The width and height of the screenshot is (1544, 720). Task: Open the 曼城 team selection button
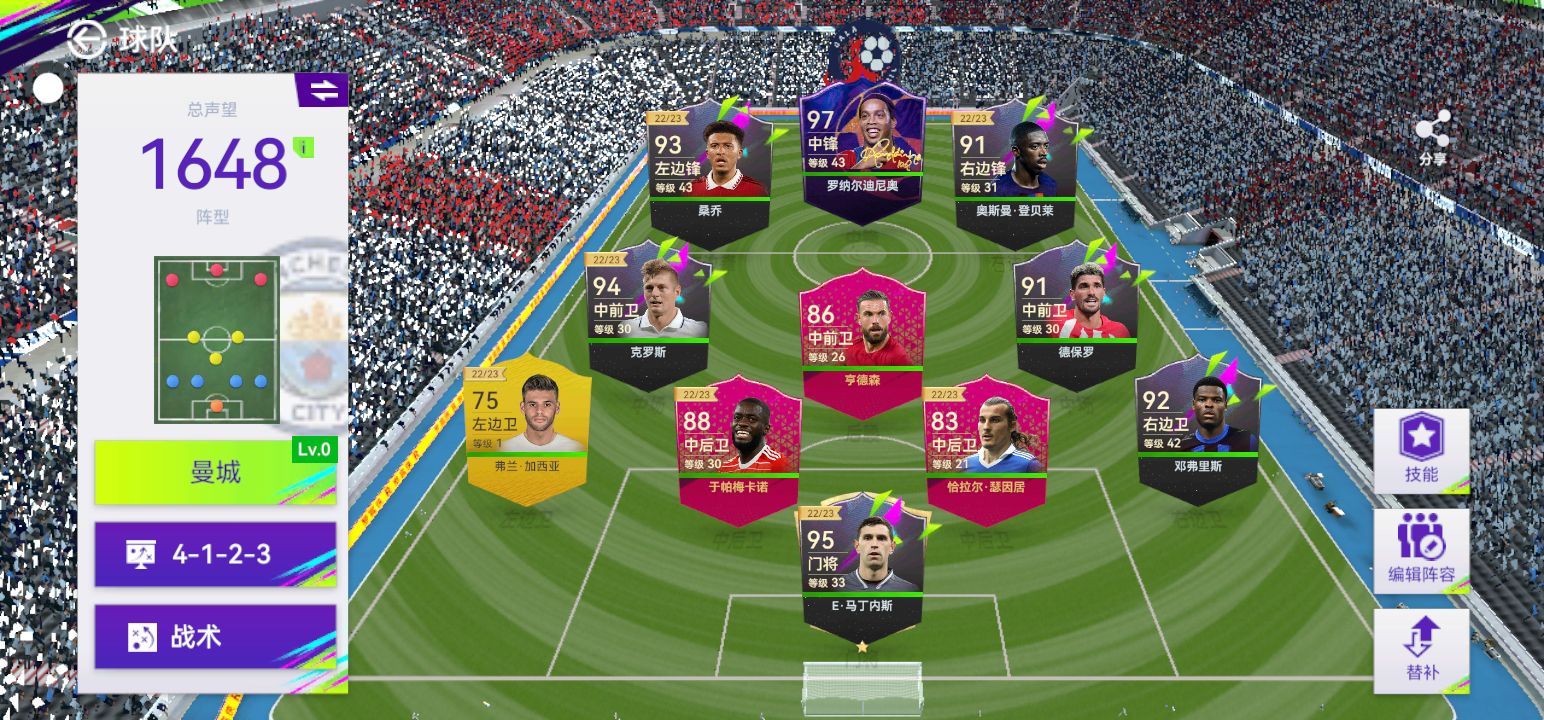[x=215, y=471]
